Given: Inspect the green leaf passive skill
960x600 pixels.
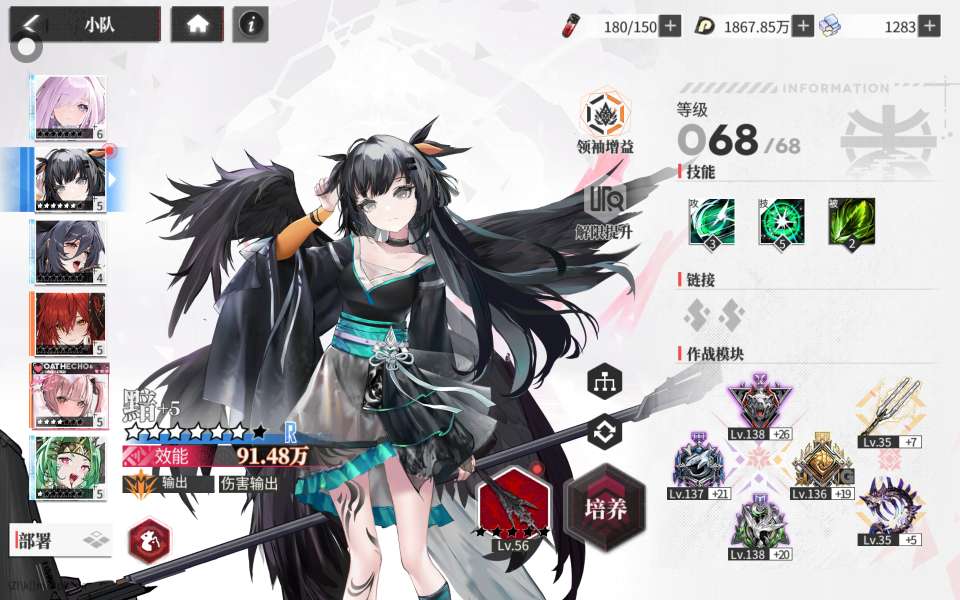Looking at the screenshot, I should 851,222.
